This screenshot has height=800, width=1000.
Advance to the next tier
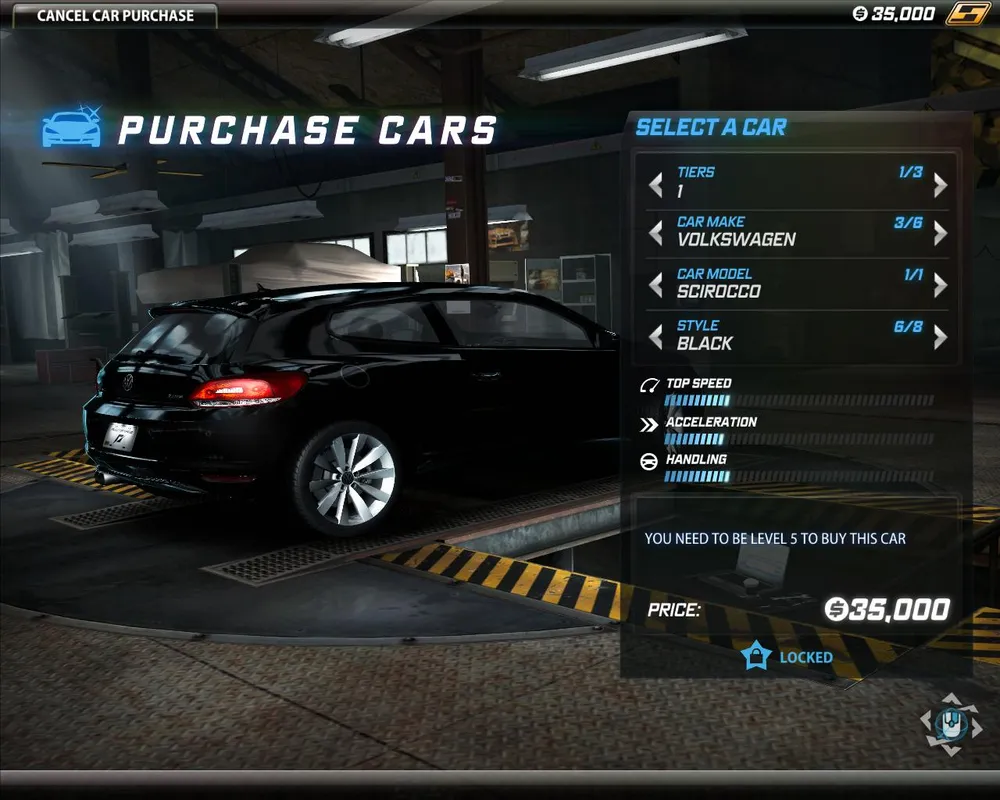[940, 185]
